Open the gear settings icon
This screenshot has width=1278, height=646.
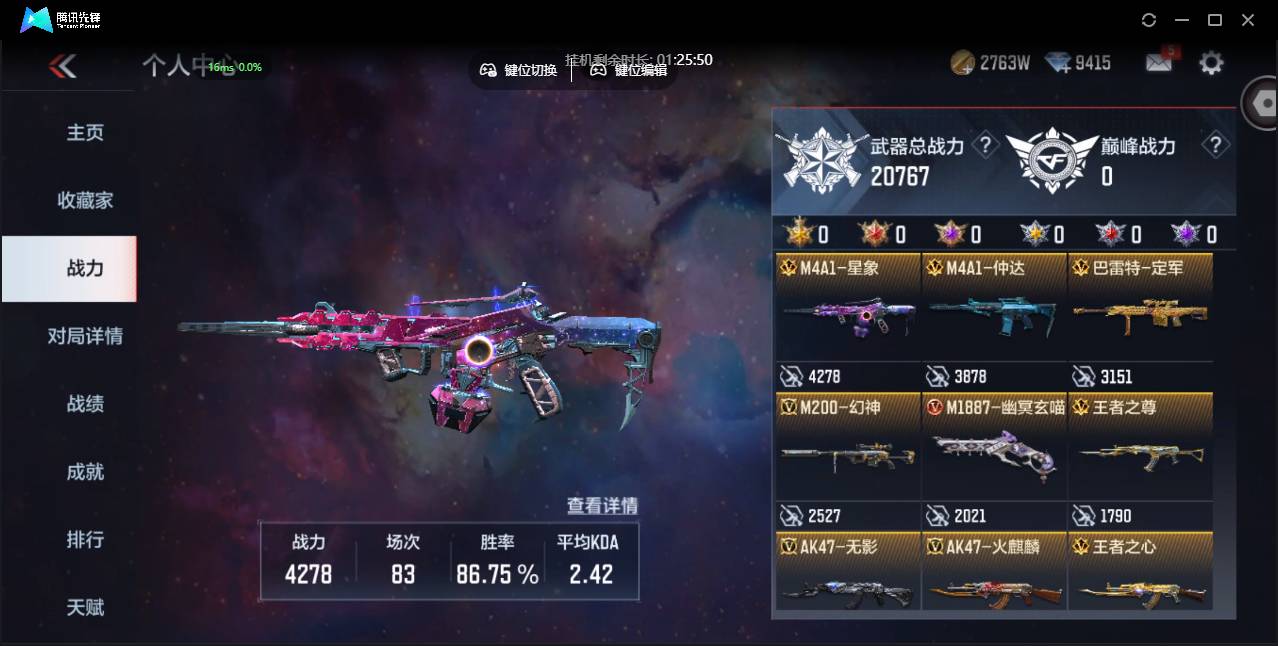pos(1211,63)
